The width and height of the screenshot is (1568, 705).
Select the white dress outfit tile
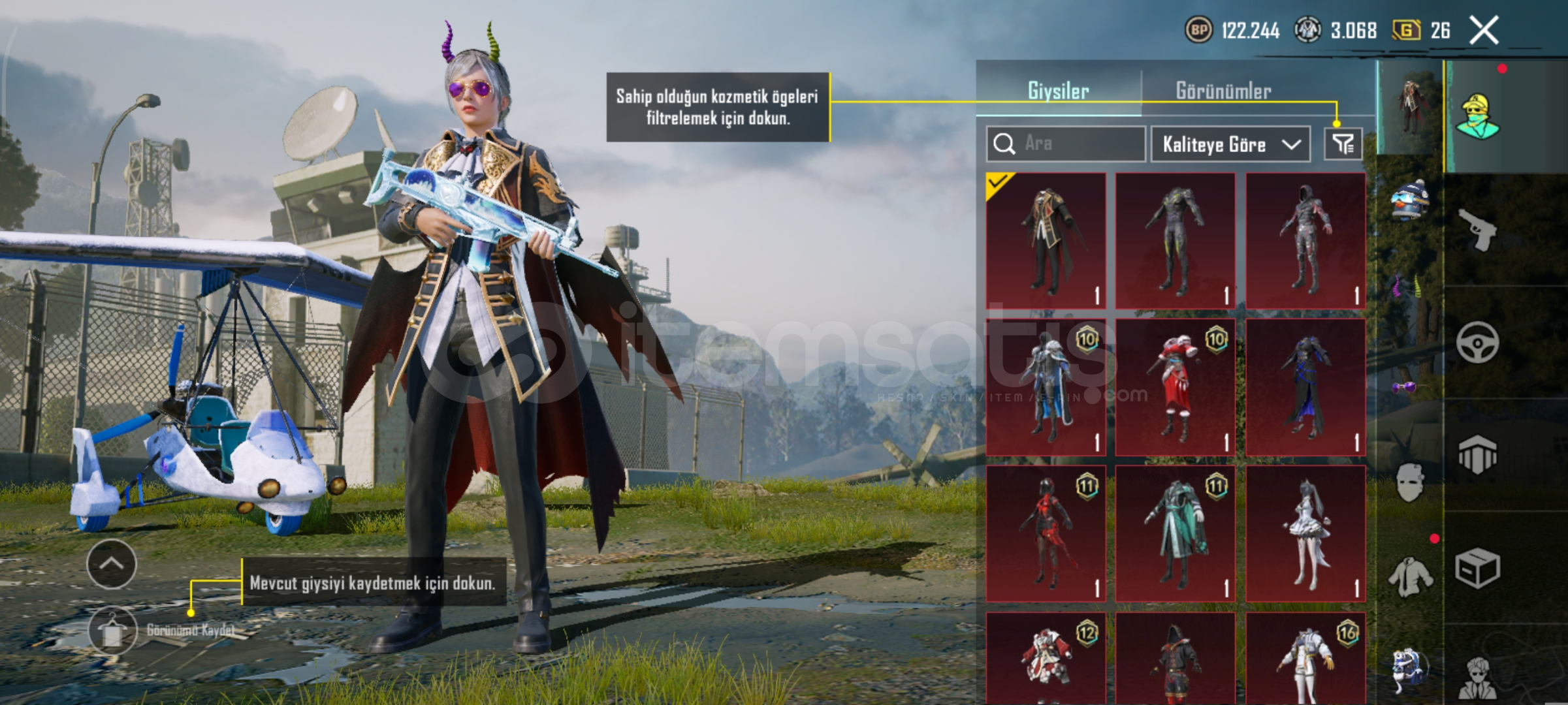[1305, 533]
